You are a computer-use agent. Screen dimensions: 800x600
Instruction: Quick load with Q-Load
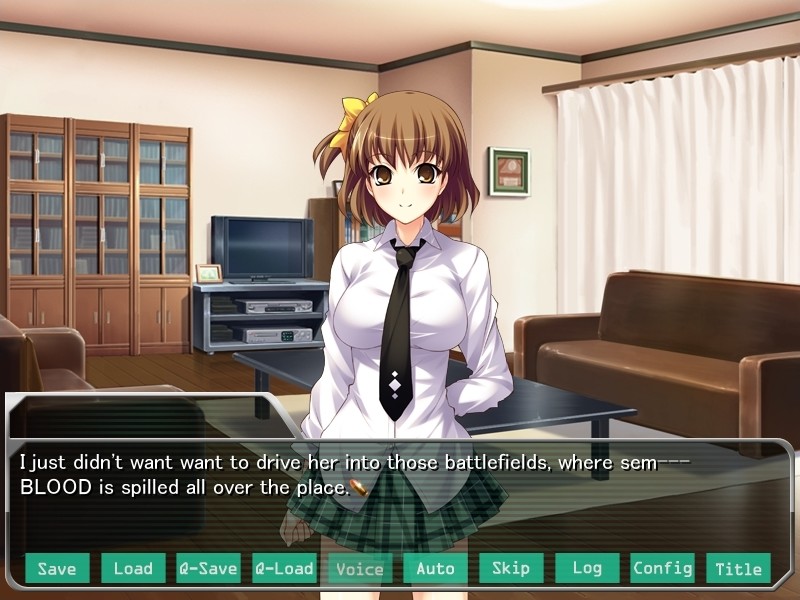coord(284,568)
